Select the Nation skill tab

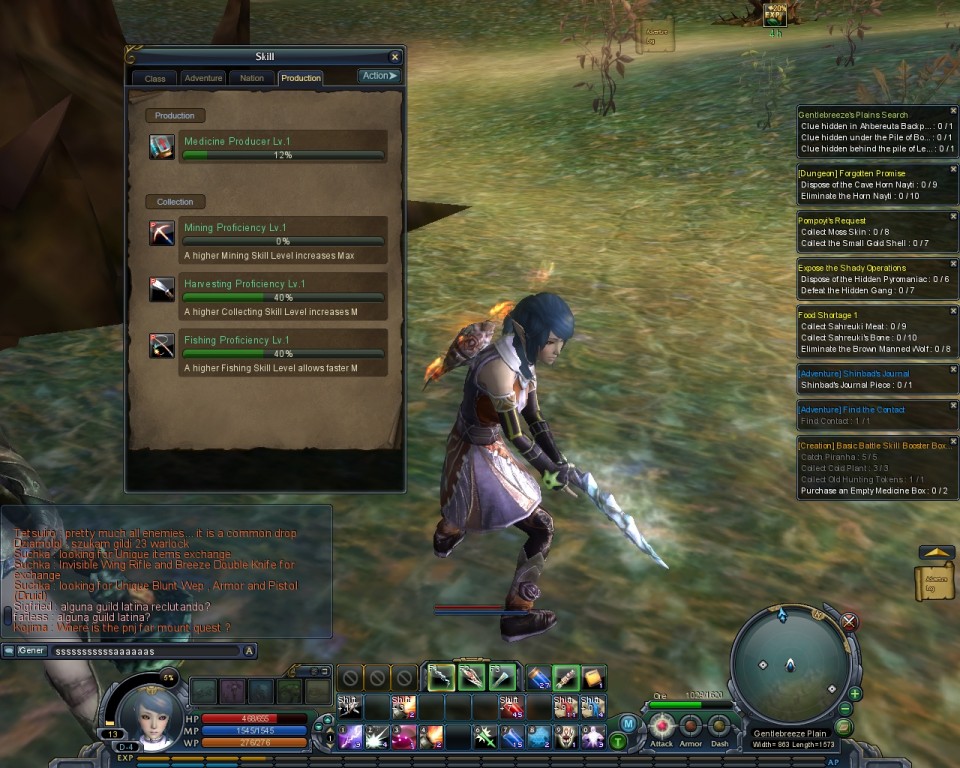(252, 78)
